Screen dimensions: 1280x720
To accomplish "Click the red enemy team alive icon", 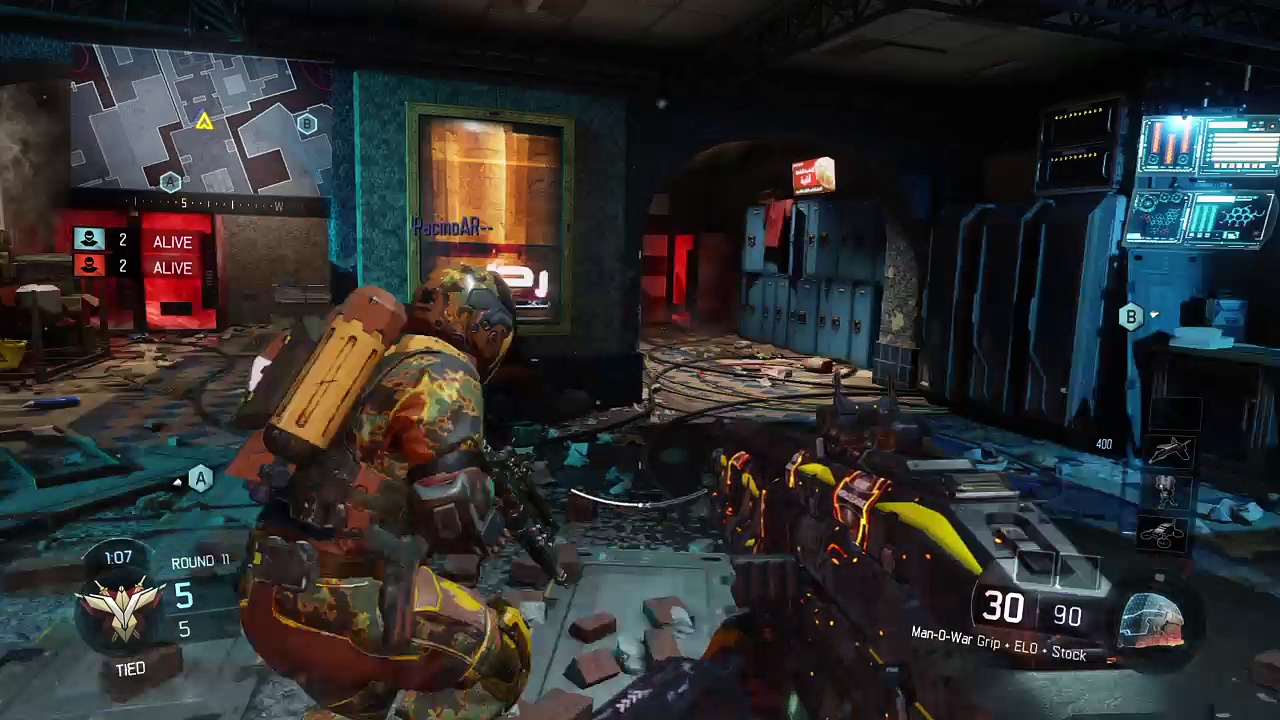I will (x=90, y=265).
